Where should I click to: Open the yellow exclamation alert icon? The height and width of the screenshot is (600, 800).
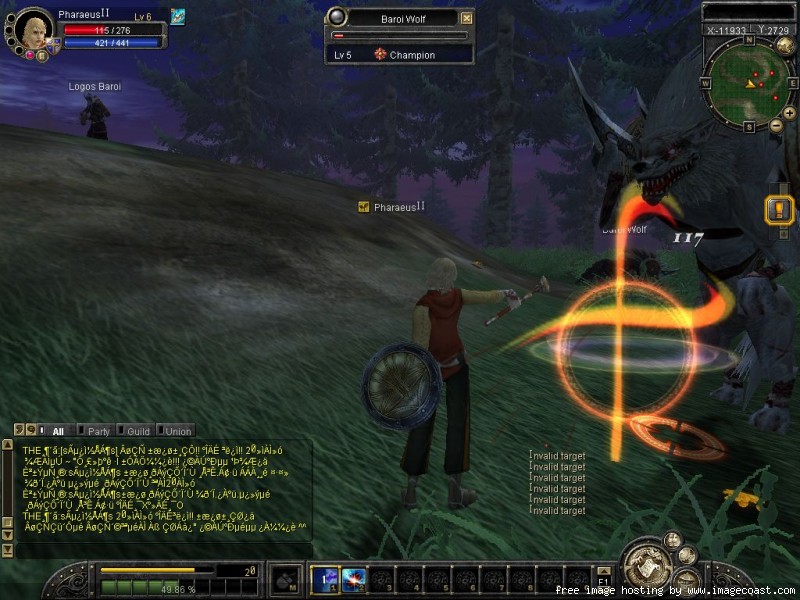click(x=779, y=210)
